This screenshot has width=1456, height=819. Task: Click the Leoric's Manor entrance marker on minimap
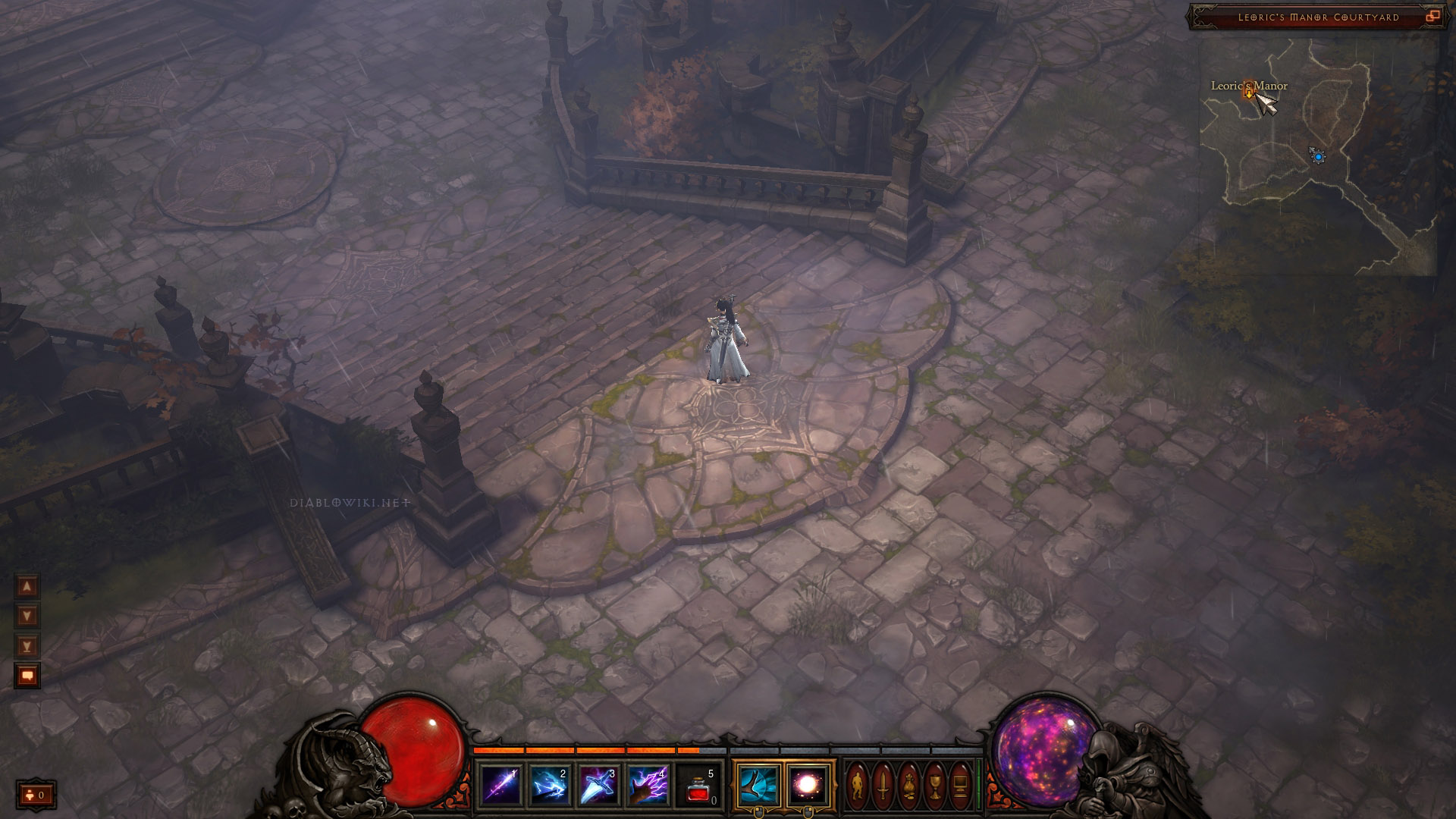(1248, 93)
